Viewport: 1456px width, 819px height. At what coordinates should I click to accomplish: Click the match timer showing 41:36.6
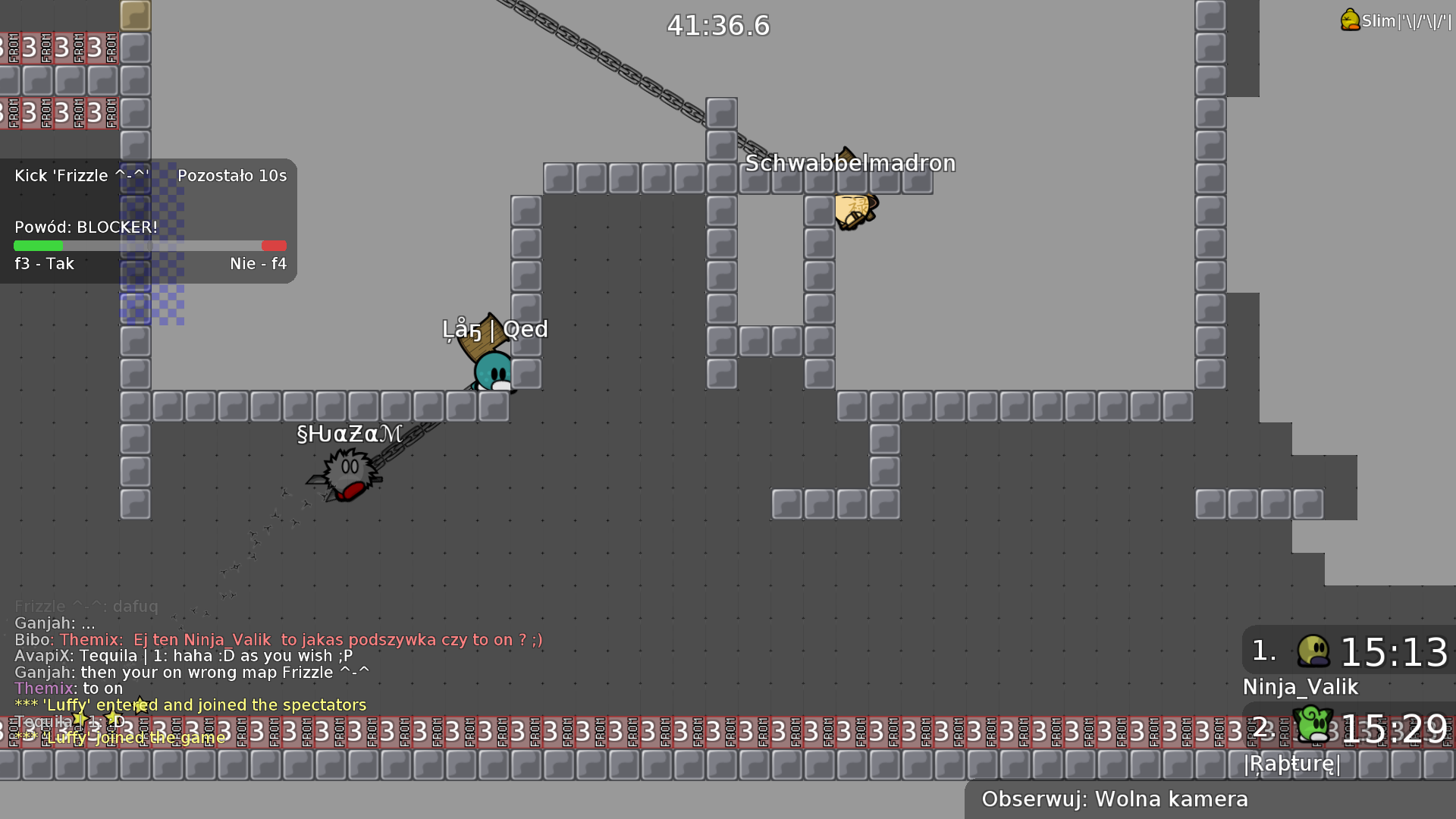coord(717,25)
